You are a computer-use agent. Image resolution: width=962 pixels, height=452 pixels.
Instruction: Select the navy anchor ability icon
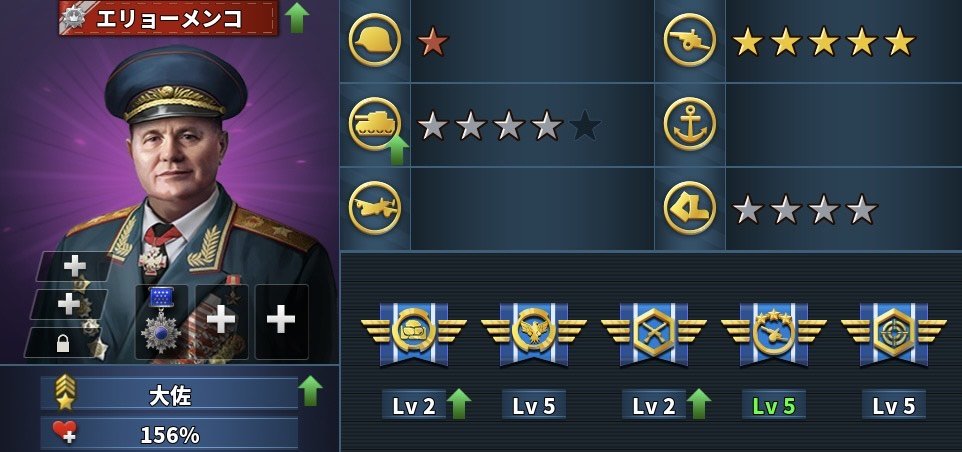pyautogui.click(x=690, y=124)
